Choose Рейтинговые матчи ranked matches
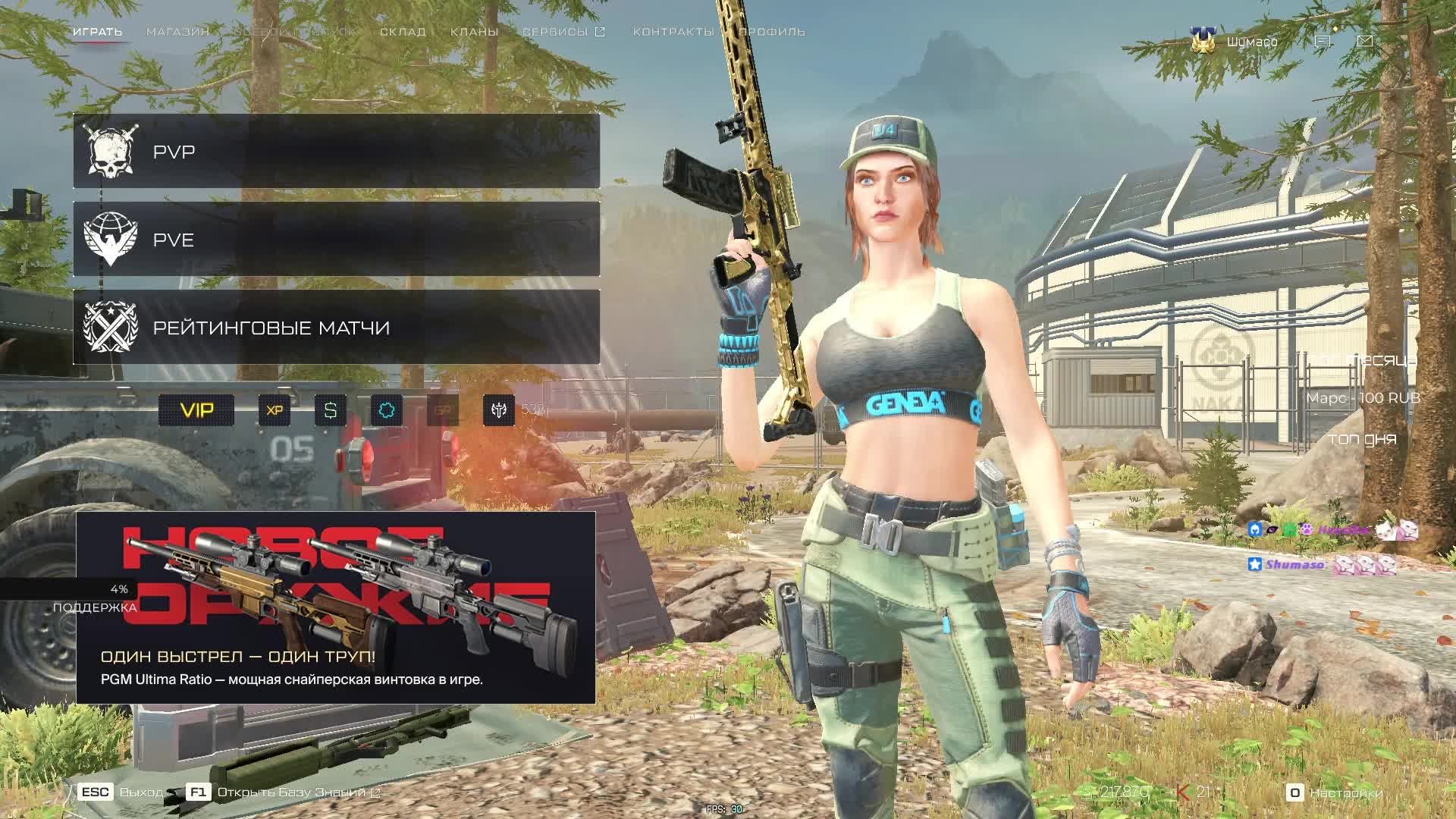Screen dimensions: 1456x819 point(336,328)
